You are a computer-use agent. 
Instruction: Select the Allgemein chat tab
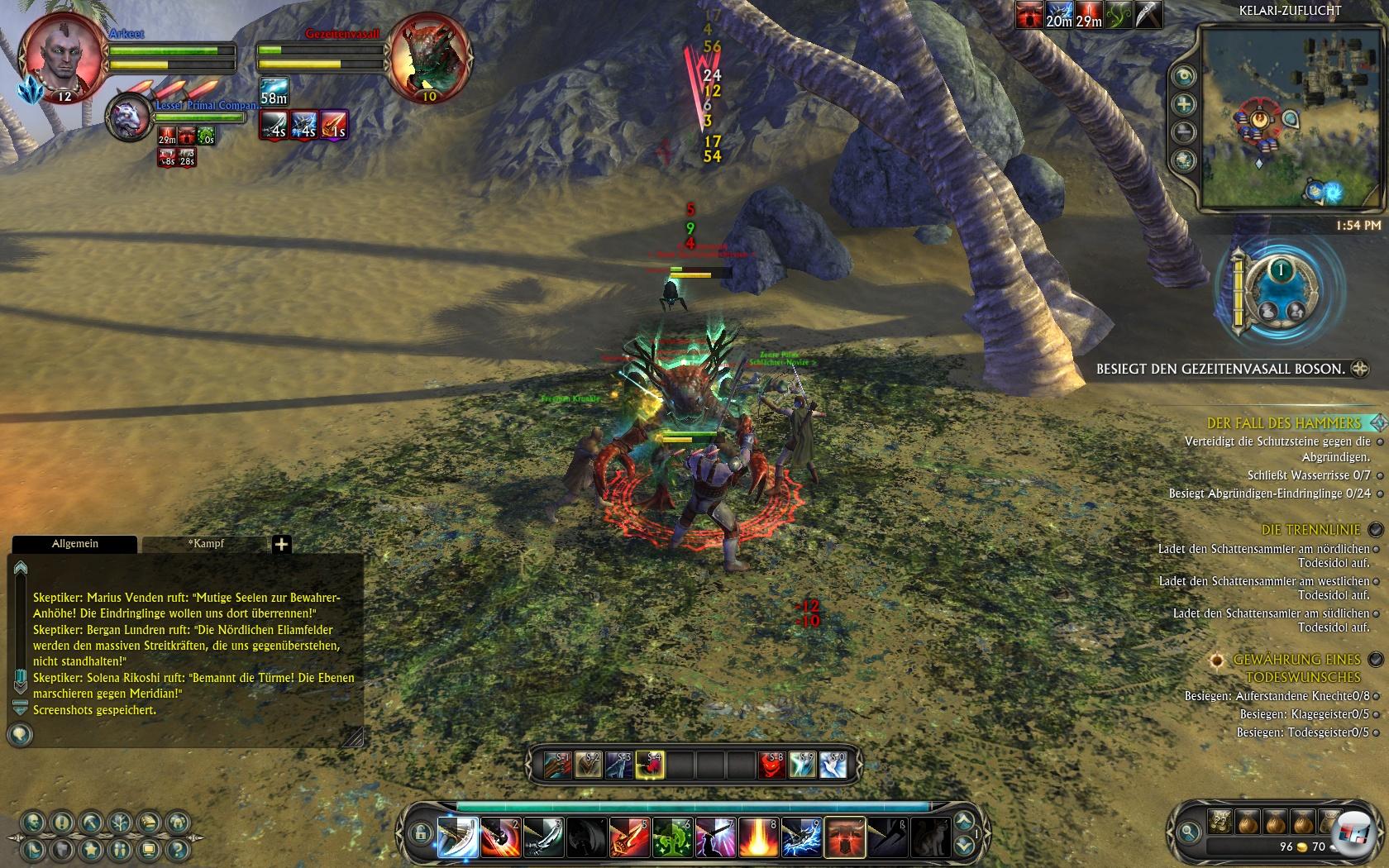coord(75,544)
